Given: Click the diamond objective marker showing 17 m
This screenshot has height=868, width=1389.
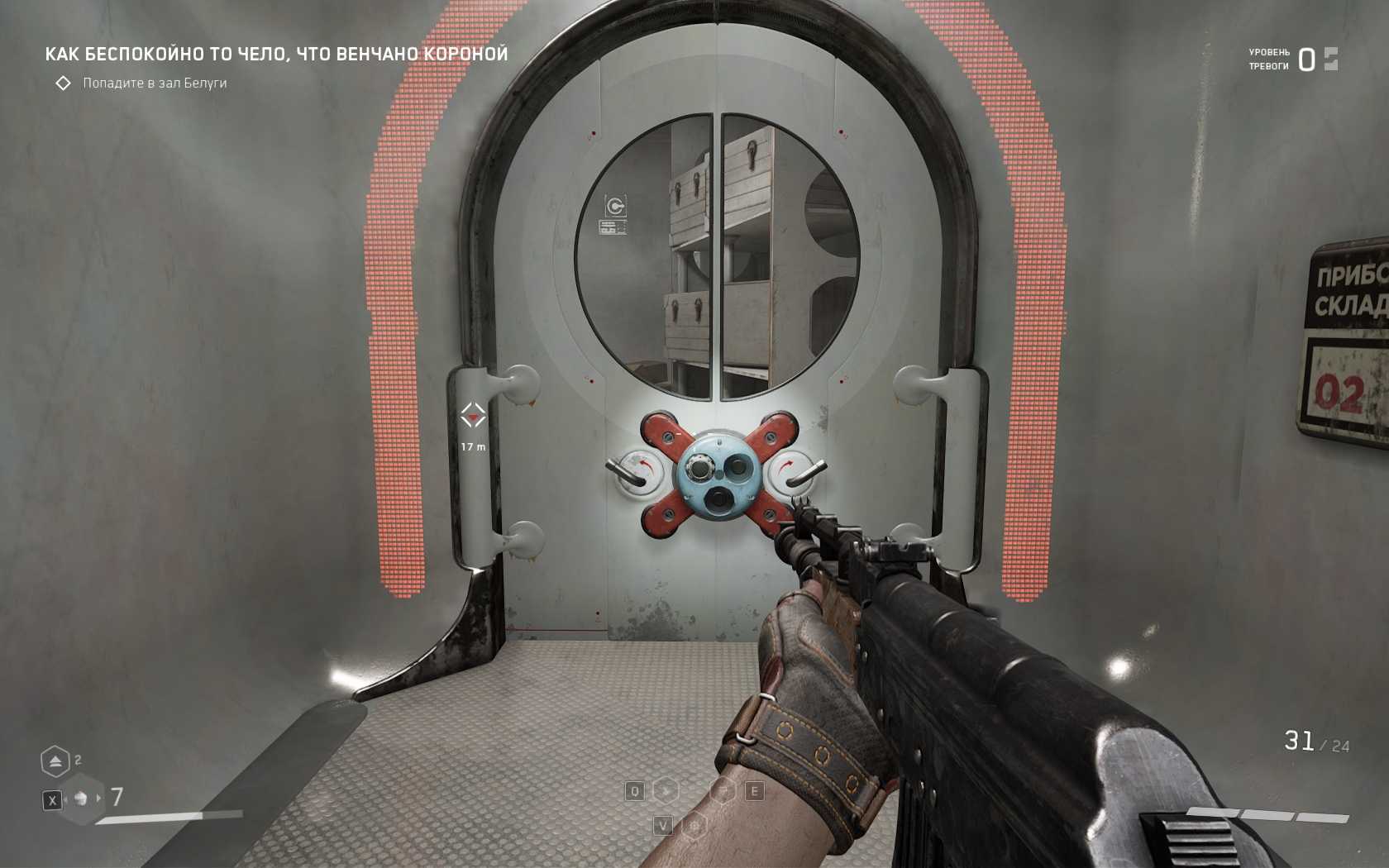Looking at the screenshot, I should (x=473, y=416).
